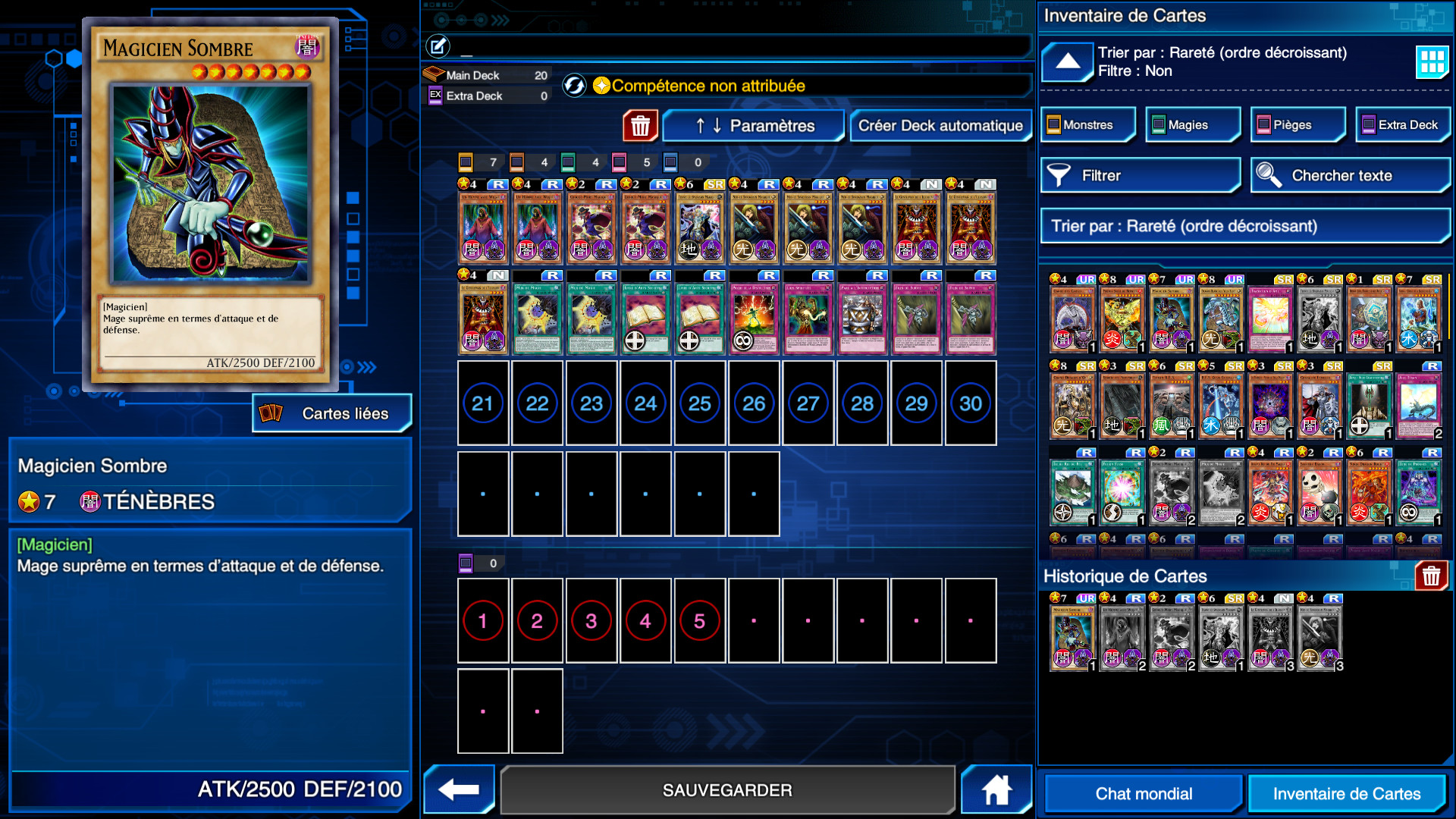Click the orange monster-count icon above the deck list
The width and height of the screenshot is (1456, 819).
coord(466,162)
